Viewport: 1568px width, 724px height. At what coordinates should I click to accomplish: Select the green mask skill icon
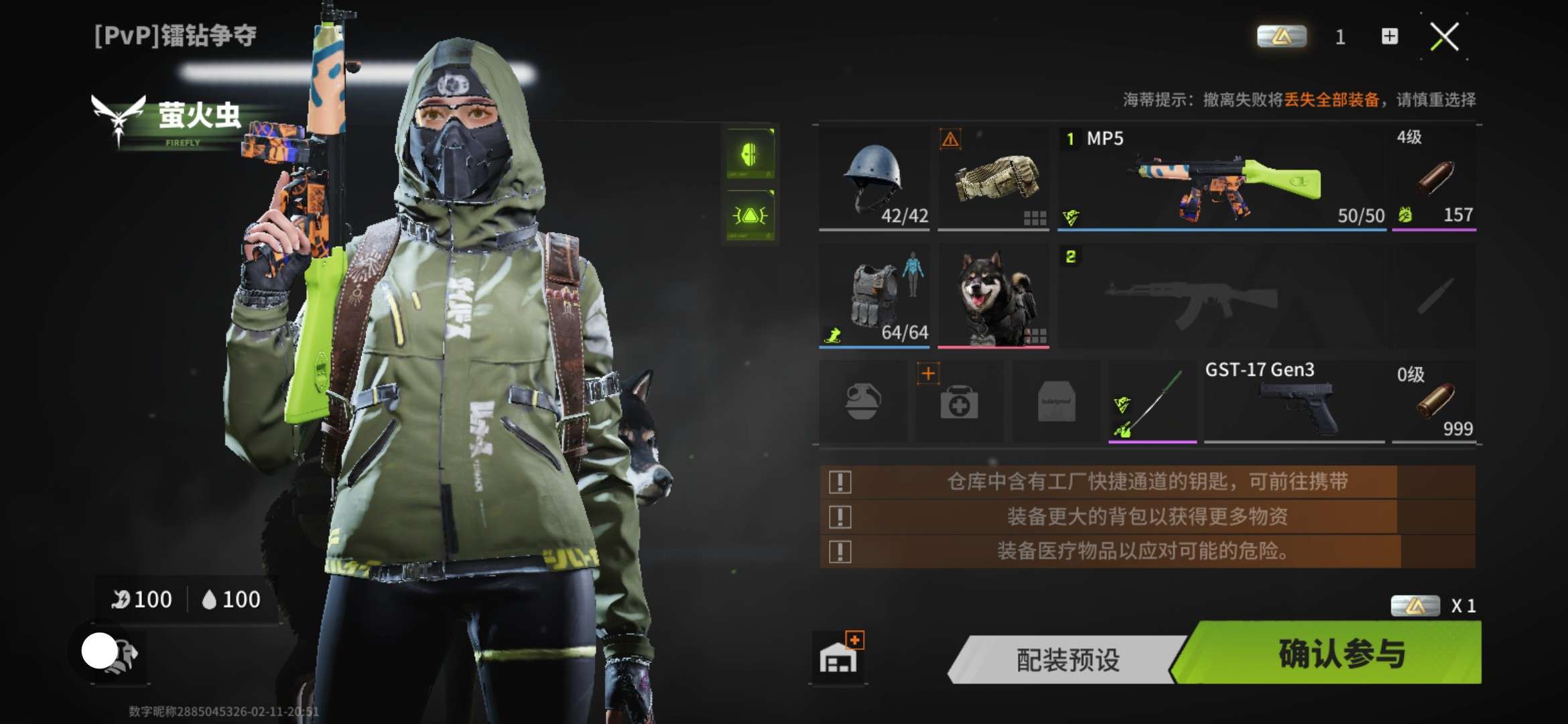tap(750, 154)
